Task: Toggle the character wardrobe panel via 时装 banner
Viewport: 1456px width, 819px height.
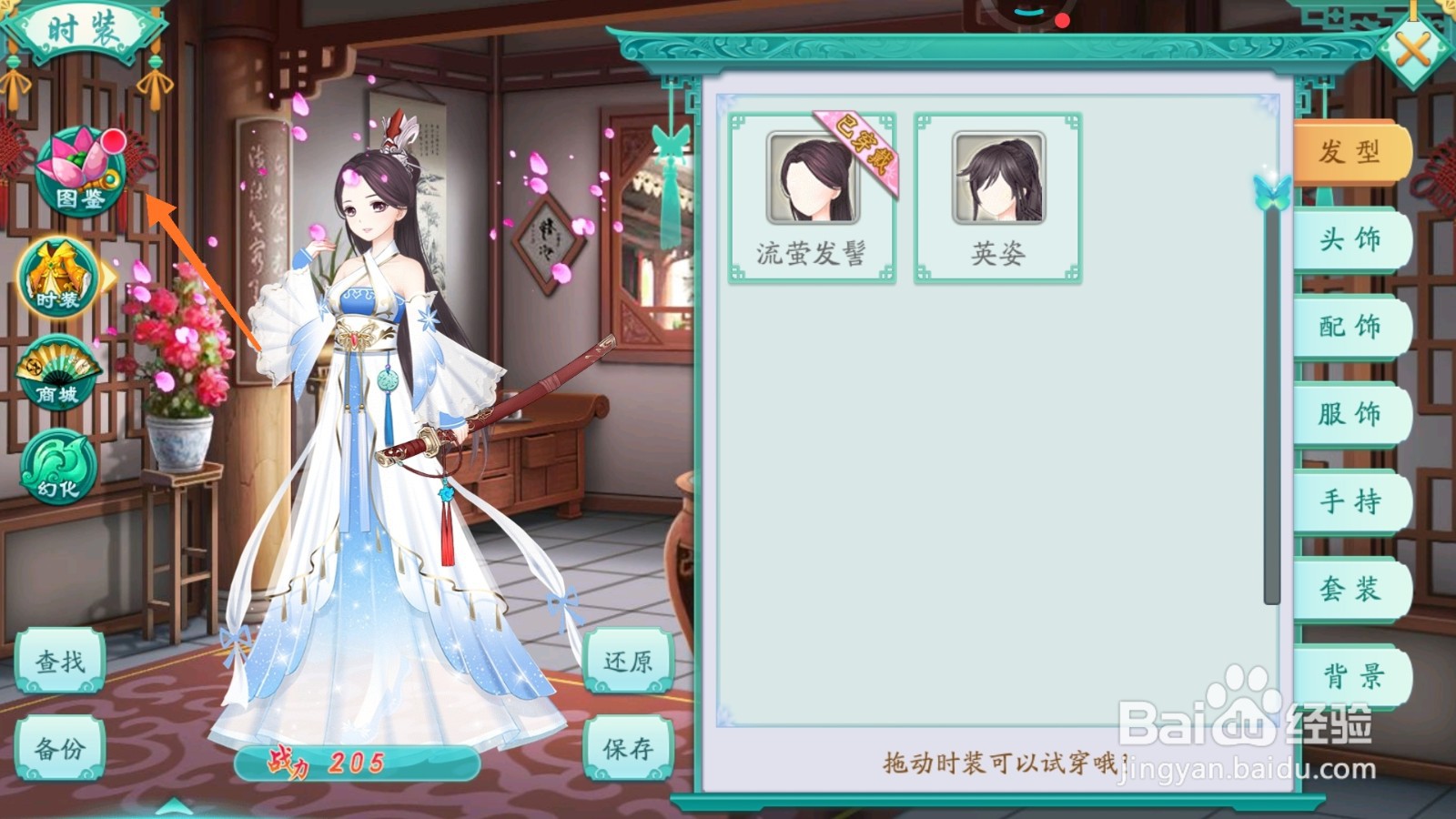Action: [86, 25]
